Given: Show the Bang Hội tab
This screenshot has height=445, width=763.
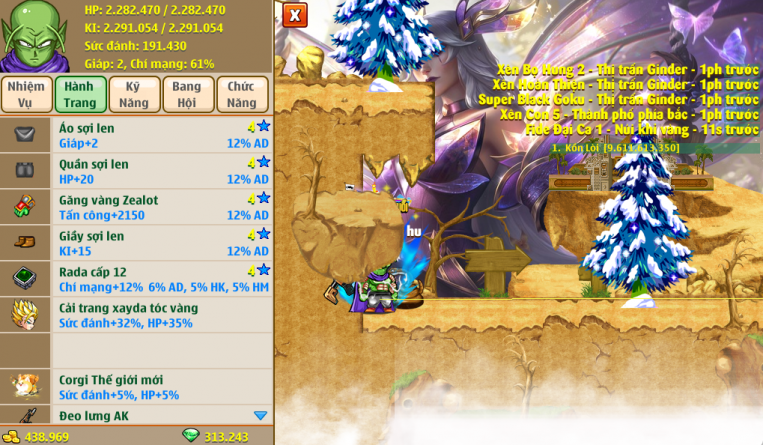Looking at the screenshot, I should [187, 94].
